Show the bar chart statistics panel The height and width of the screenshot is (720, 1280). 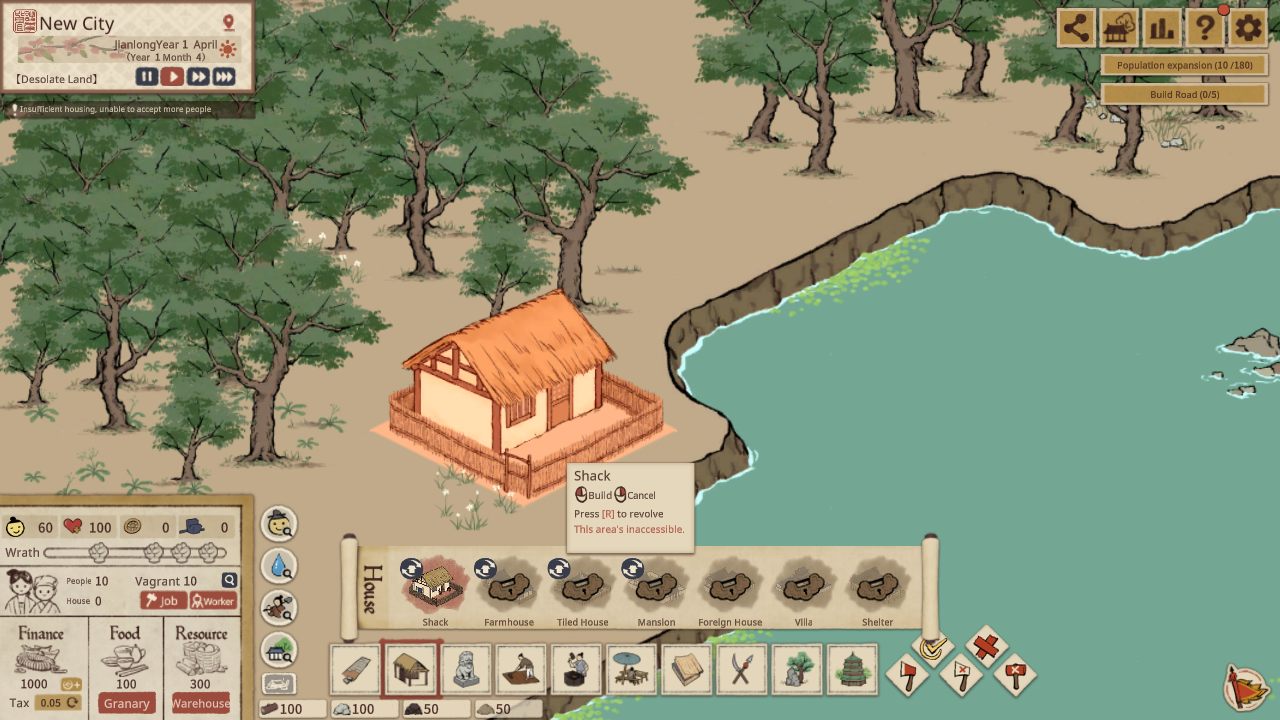(1161, 28)
